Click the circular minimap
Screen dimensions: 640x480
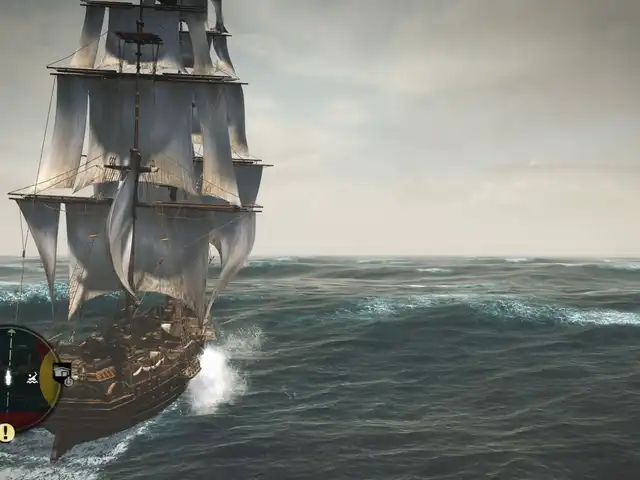pyautogui.click(x=24, y=378)
